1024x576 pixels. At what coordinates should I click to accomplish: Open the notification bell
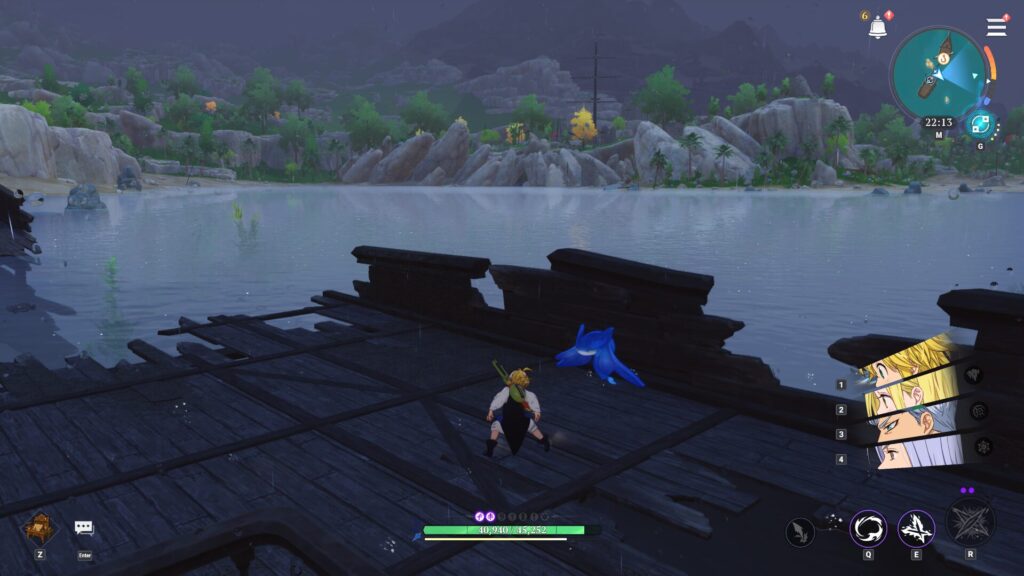(877, 28)
